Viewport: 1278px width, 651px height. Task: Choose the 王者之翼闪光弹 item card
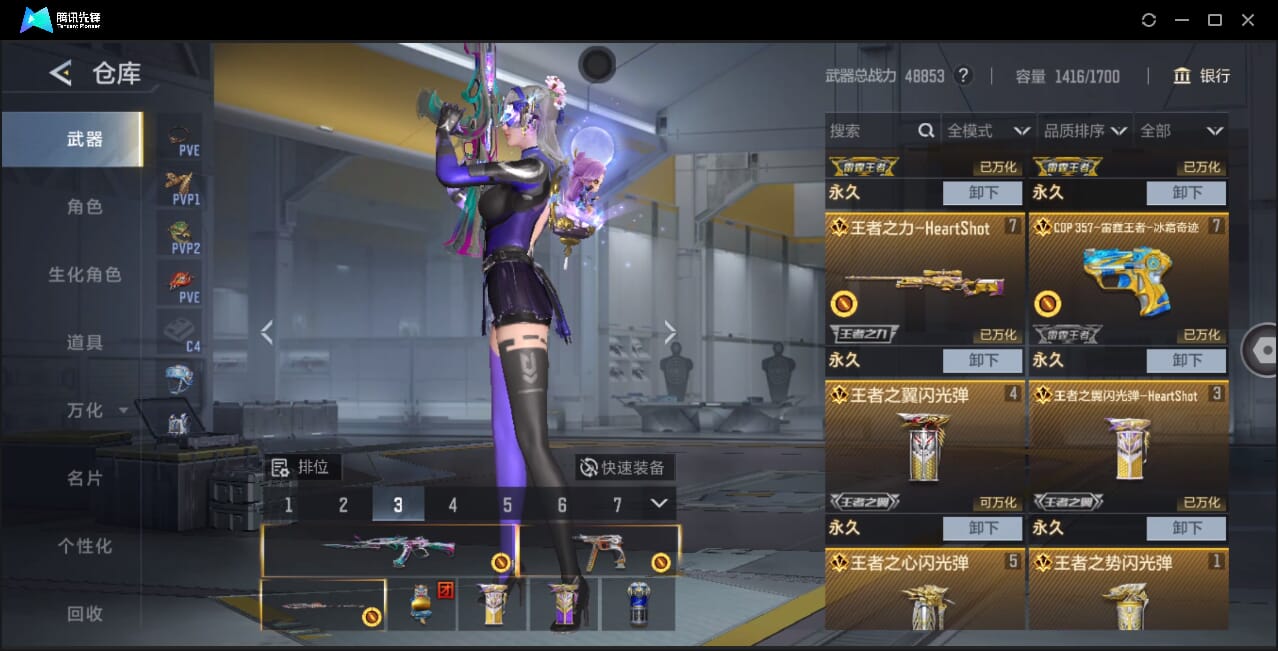925,447
